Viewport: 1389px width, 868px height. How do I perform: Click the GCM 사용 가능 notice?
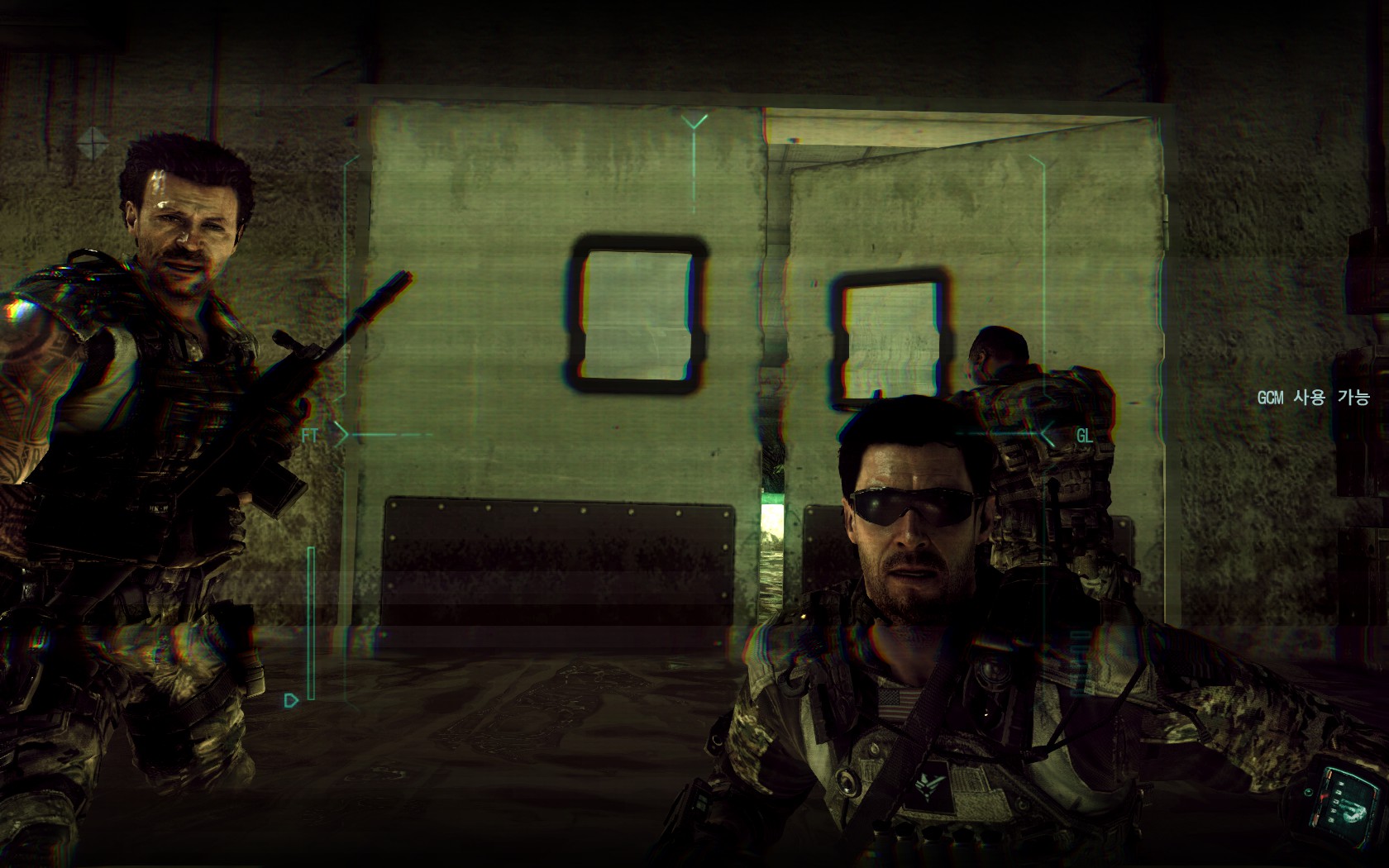pos(1313,398)
